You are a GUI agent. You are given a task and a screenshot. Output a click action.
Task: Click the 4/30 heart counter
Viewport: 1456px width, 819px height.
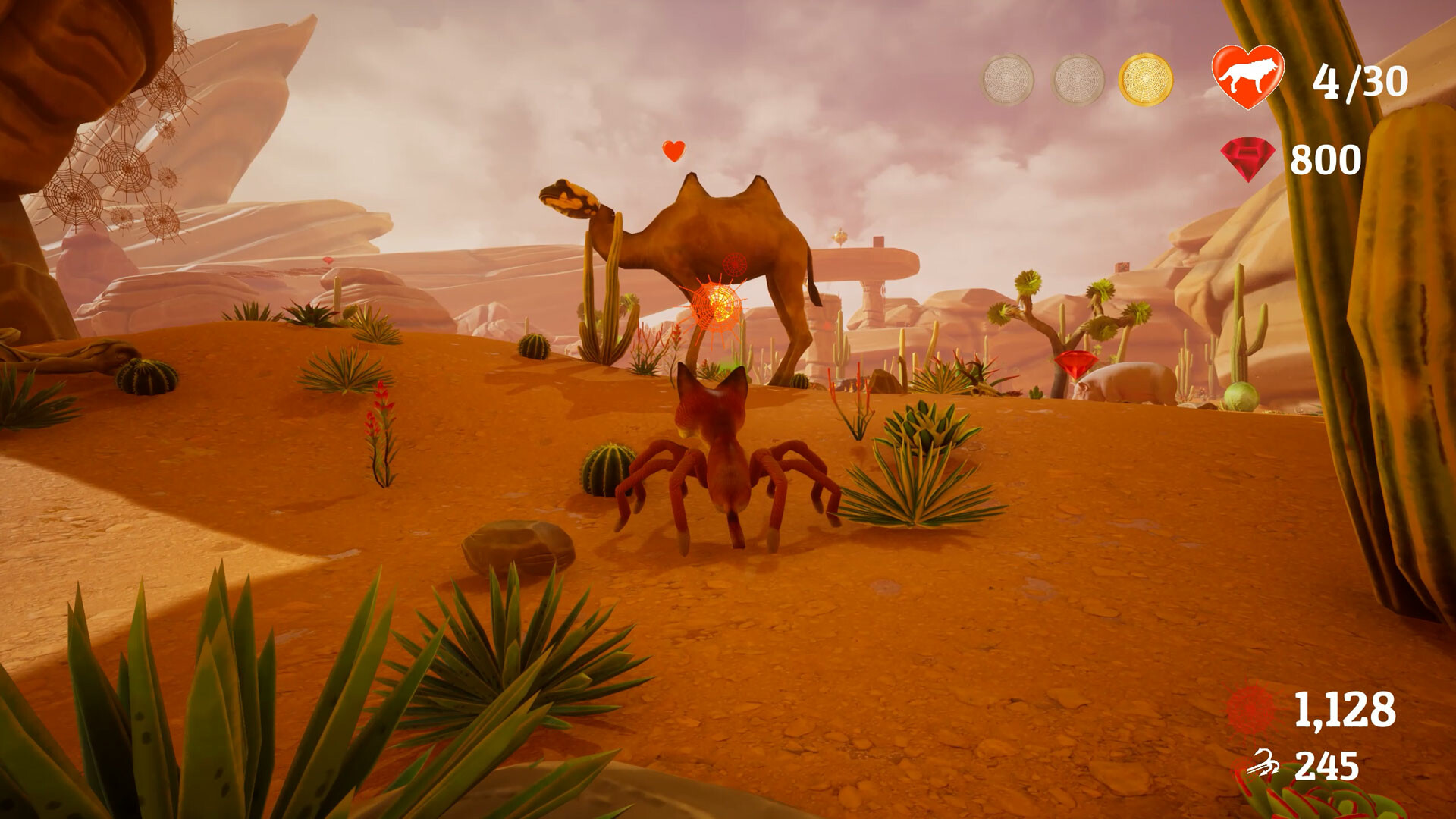(x=1361, y=78)
